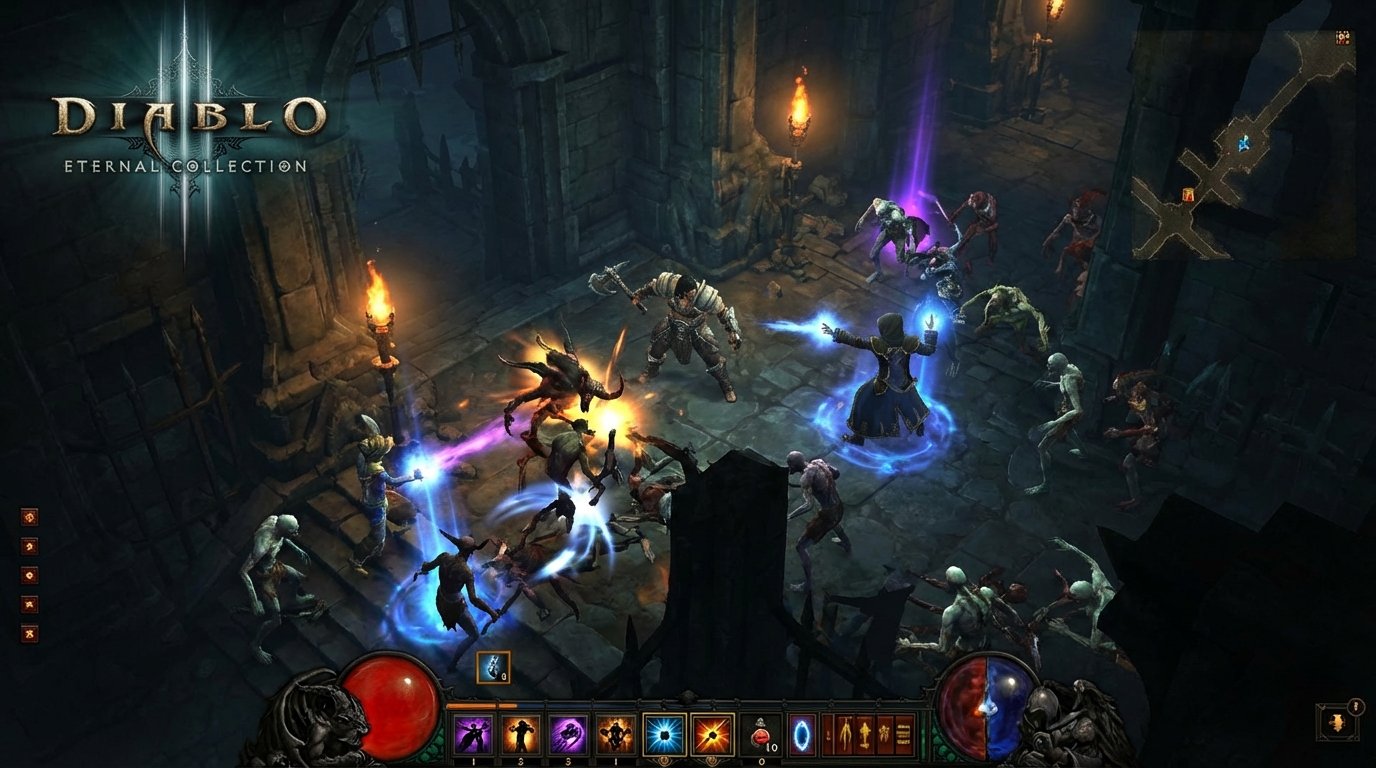Cast the orange secondary mouse skill

[x=714, y=733]
